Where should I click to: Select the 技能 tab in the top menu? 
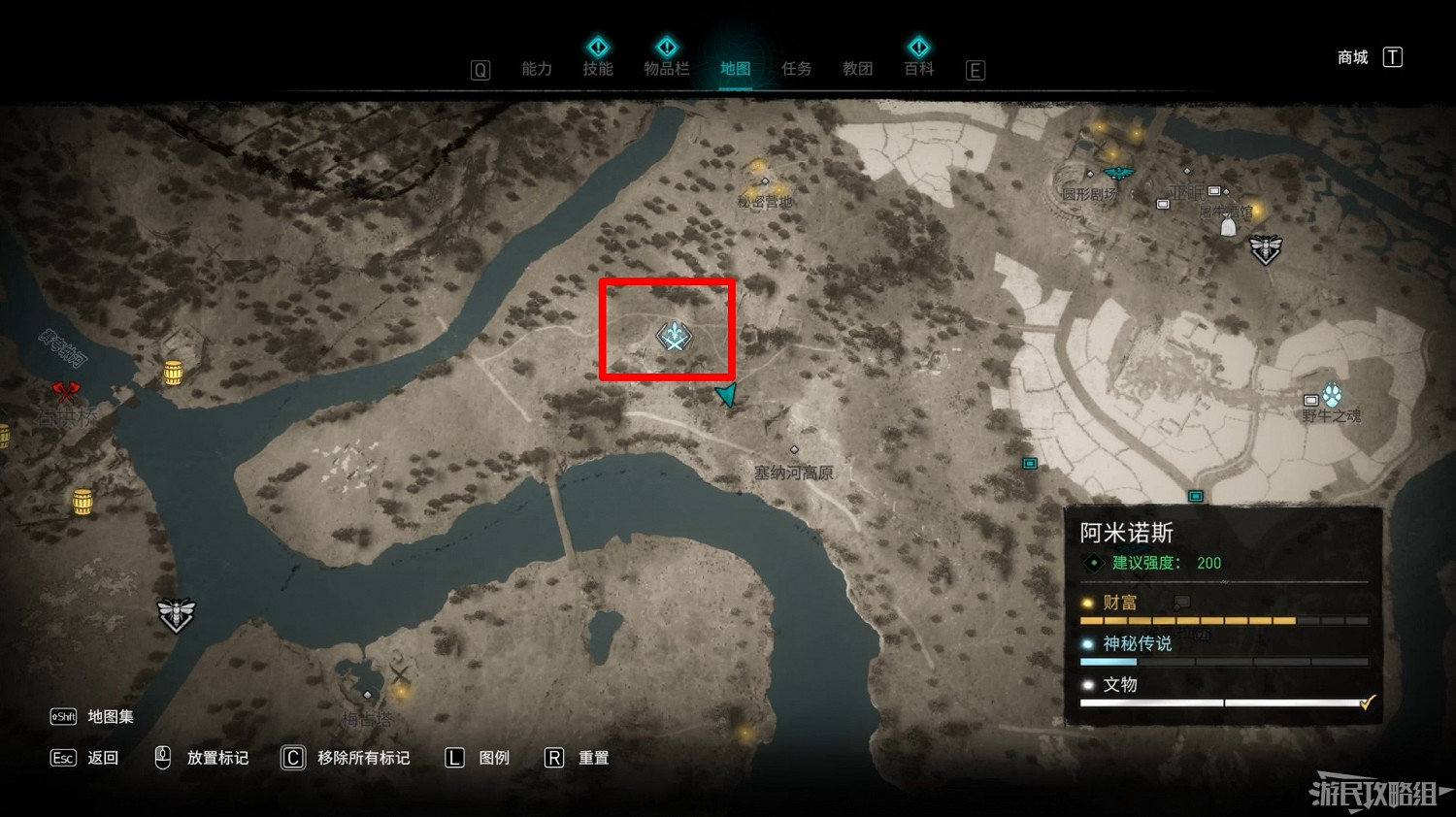point(598,68)
